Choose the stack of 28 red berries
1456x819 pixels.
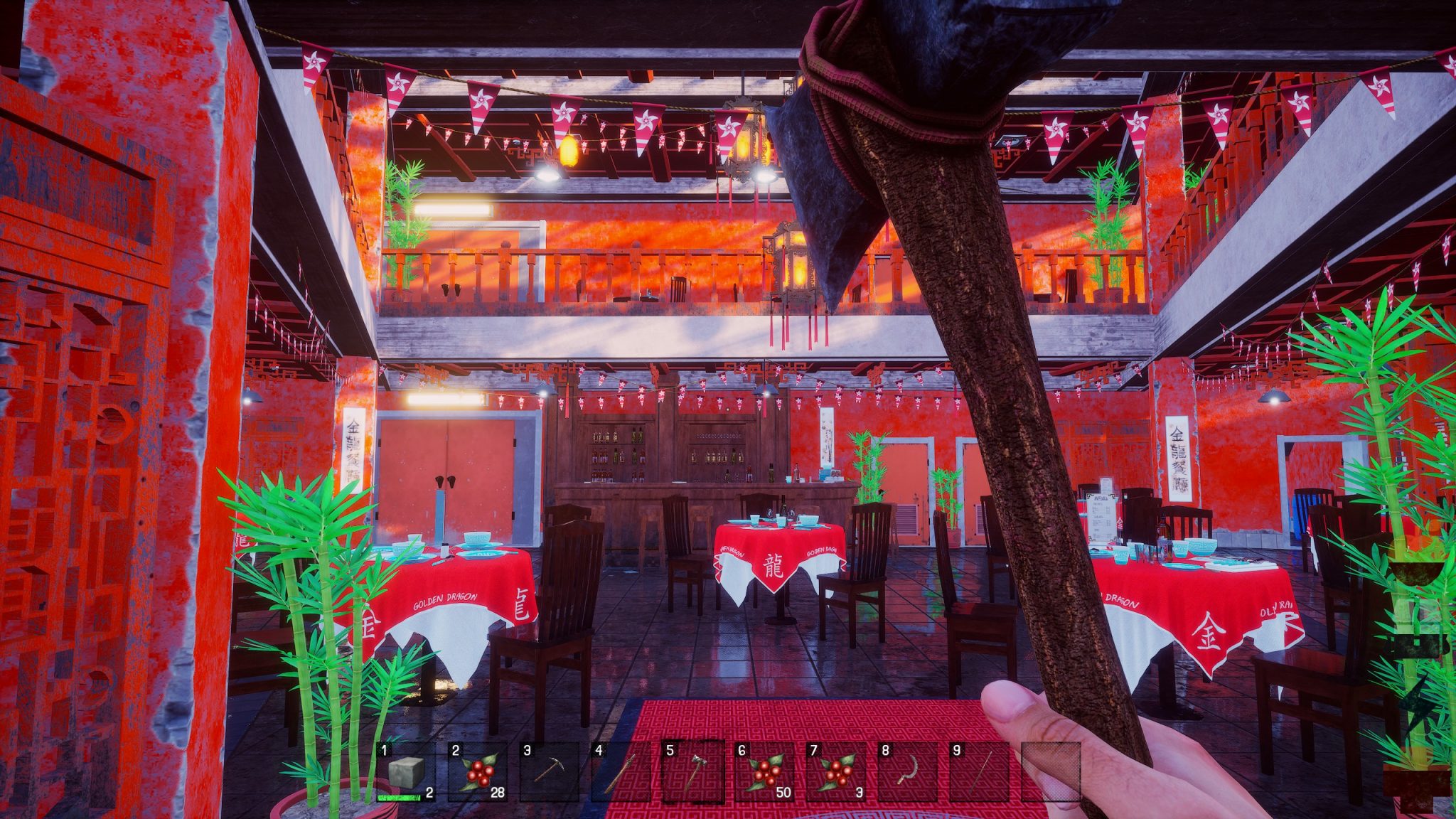point(477,772)
